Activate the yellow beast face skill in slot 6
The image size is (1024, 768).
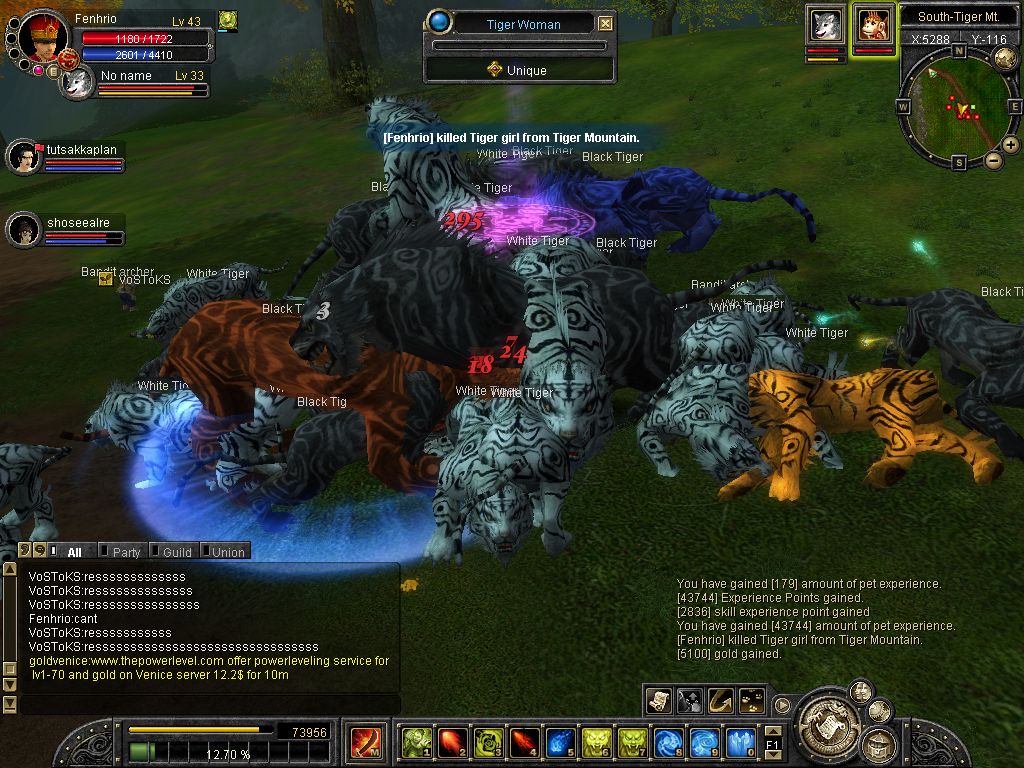pos(596,742)
